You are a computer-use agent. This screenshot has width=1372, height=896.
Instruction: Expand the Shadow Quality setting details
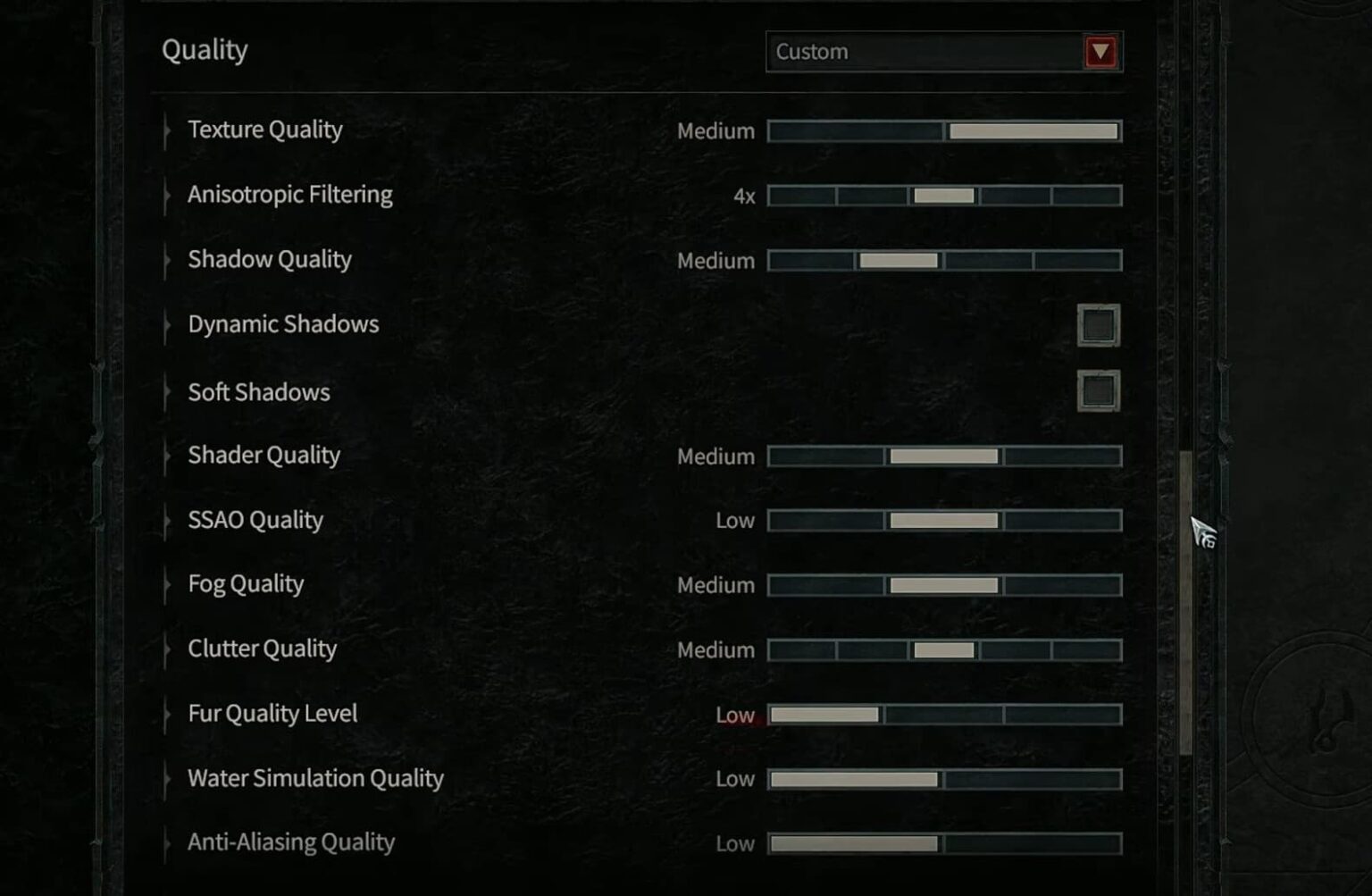167,260
